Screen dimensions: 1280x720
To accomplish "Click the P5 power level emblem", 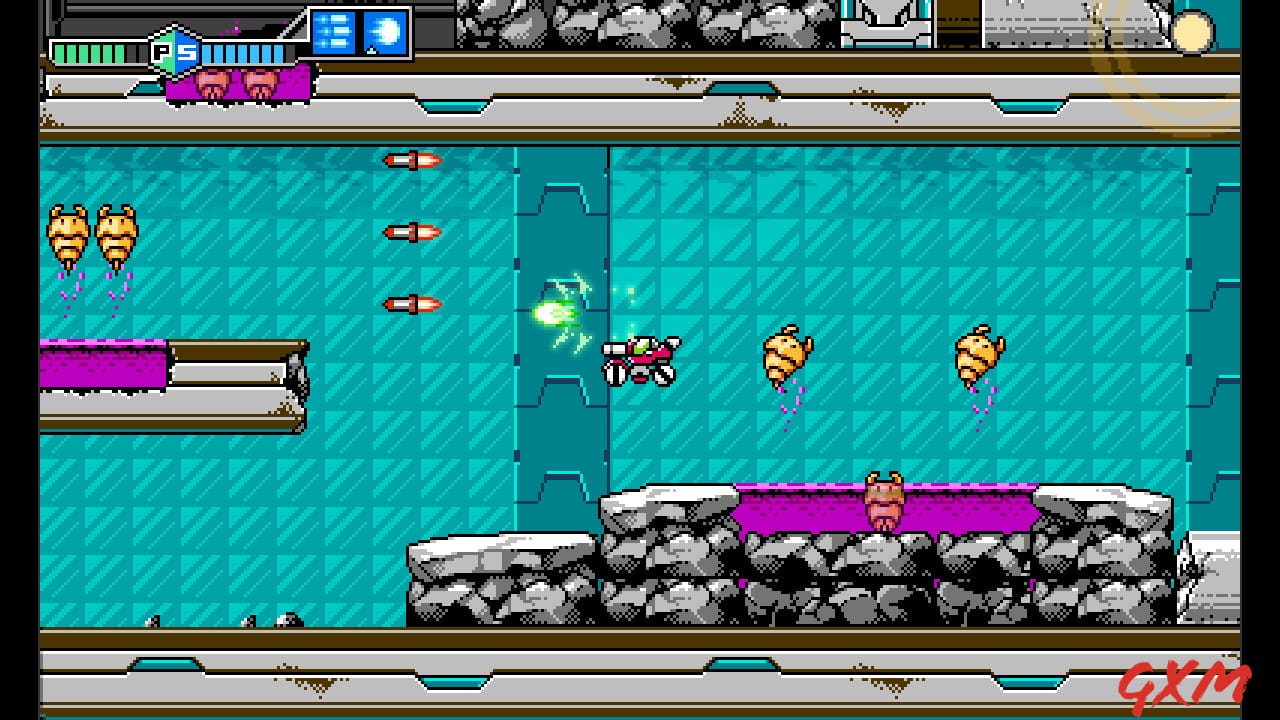I will 175,52.
